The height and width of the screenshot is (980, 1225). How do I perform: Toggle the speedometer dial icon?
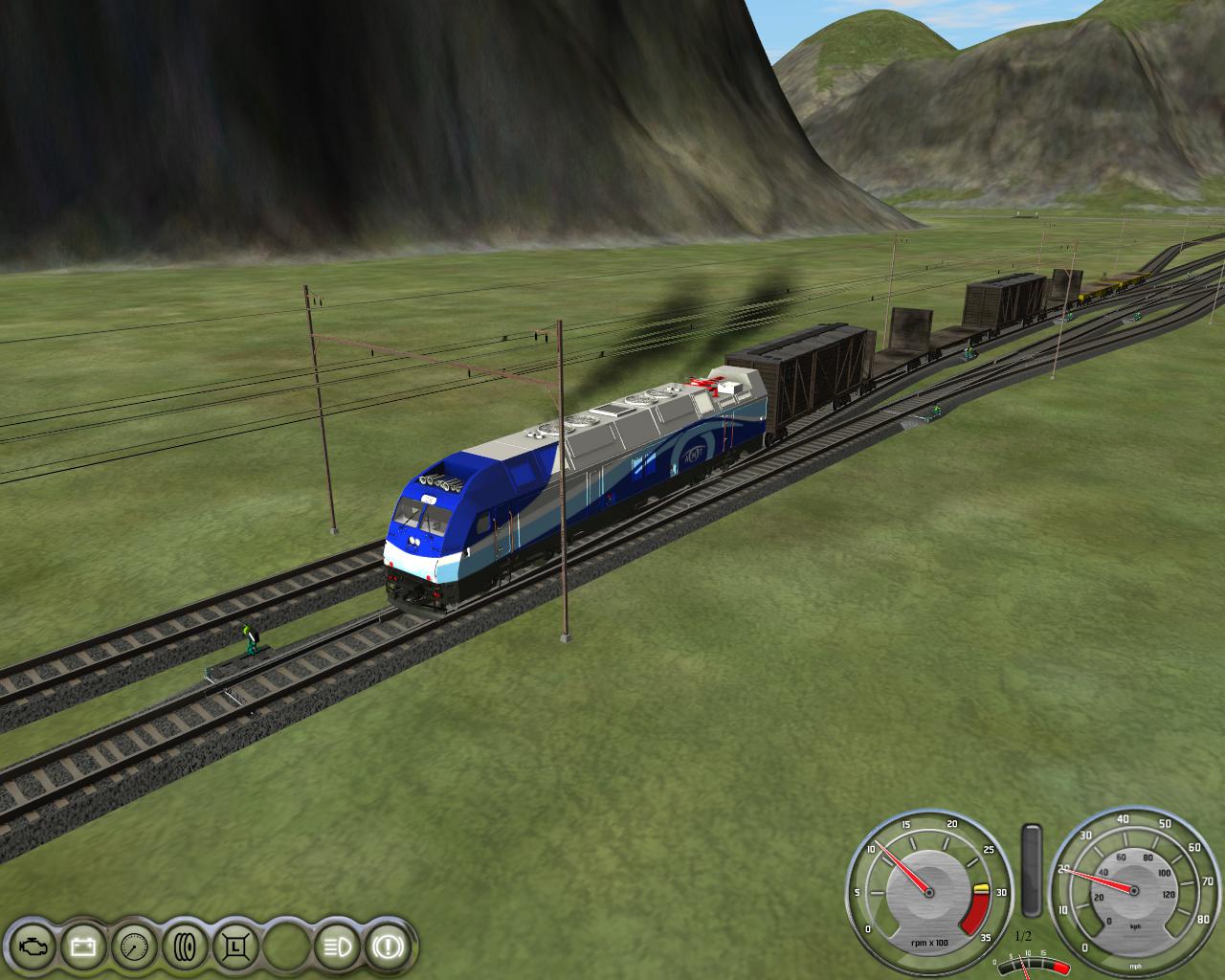(x=133, y=947)
